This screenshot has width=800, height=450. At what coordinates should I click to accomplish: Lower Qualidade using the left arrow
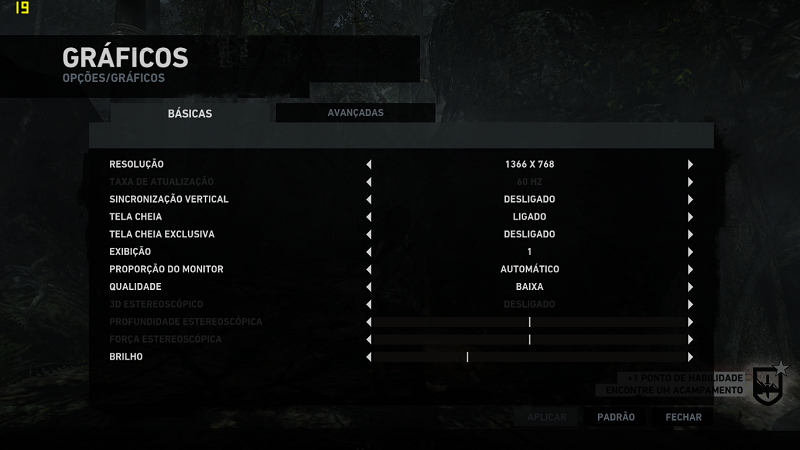click(x=369, y=287)
